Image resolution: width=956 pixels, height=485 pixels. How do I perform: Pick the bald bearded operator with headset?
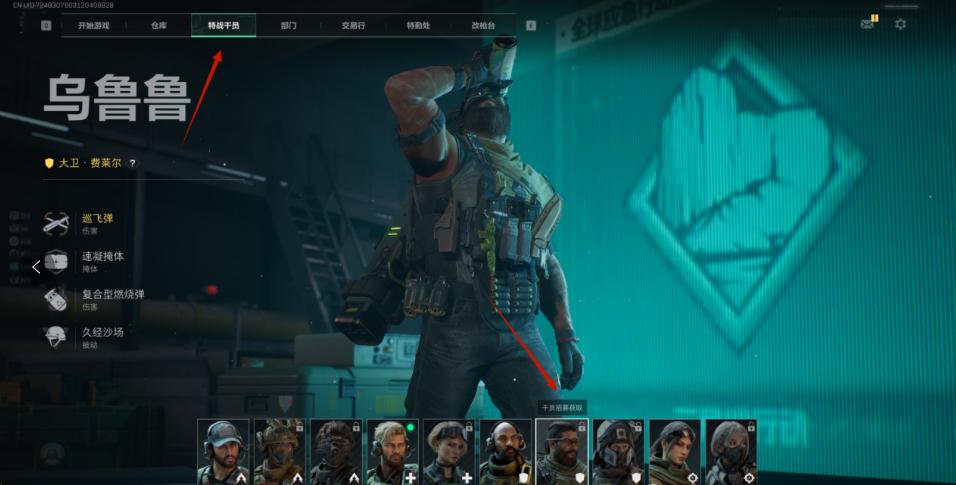505,452
